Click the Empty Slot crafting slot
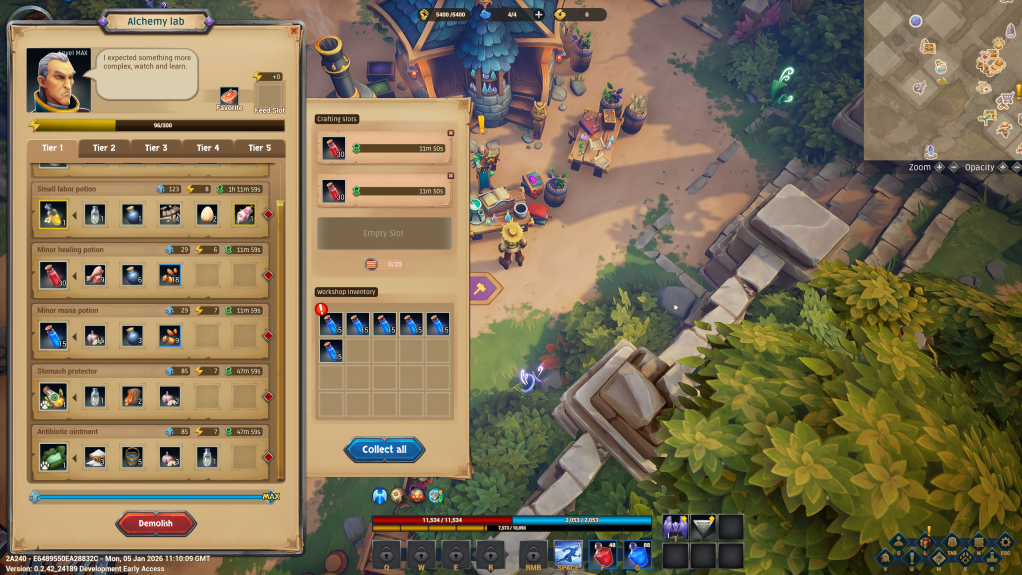The image size is (1022, 575). 384,233
